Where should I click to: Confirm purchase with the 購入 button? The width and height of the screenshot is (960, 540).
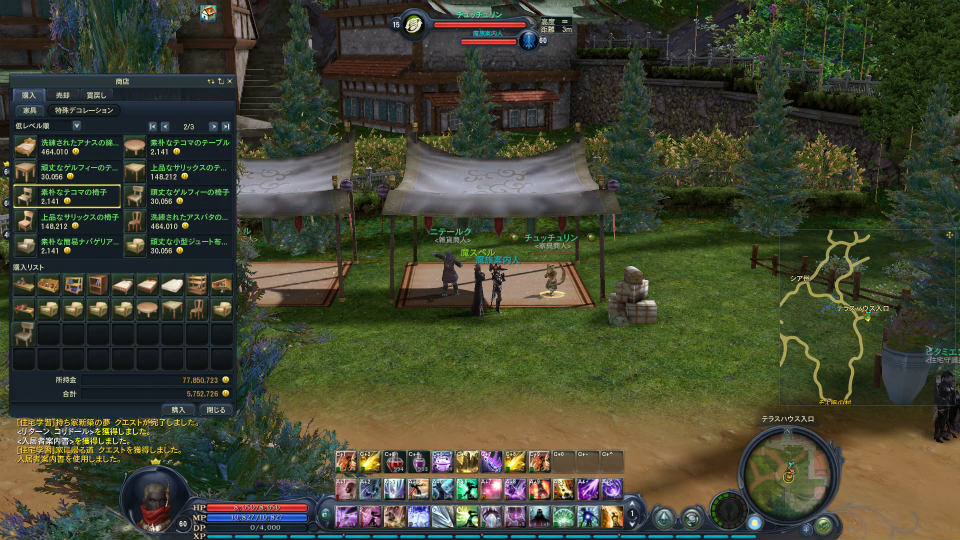tap(178, 410)
